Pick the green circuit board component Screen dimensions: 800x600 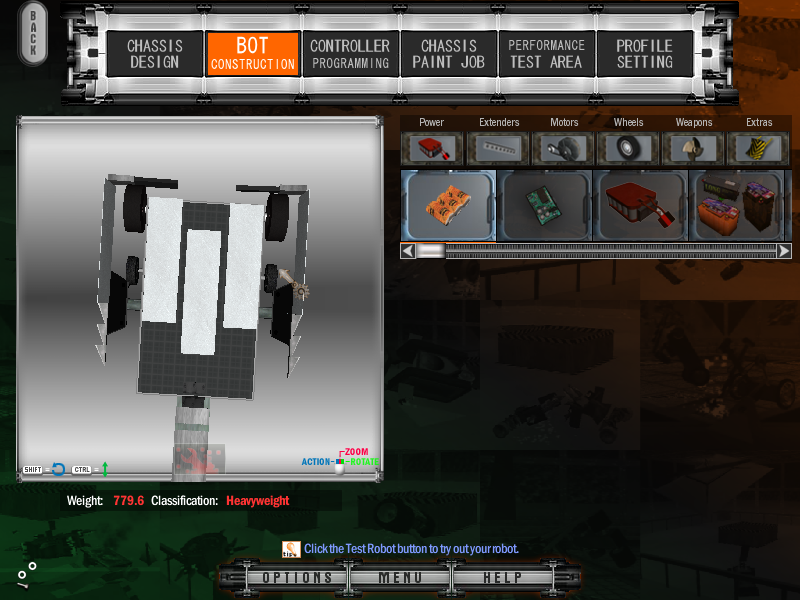pos(545,205)
